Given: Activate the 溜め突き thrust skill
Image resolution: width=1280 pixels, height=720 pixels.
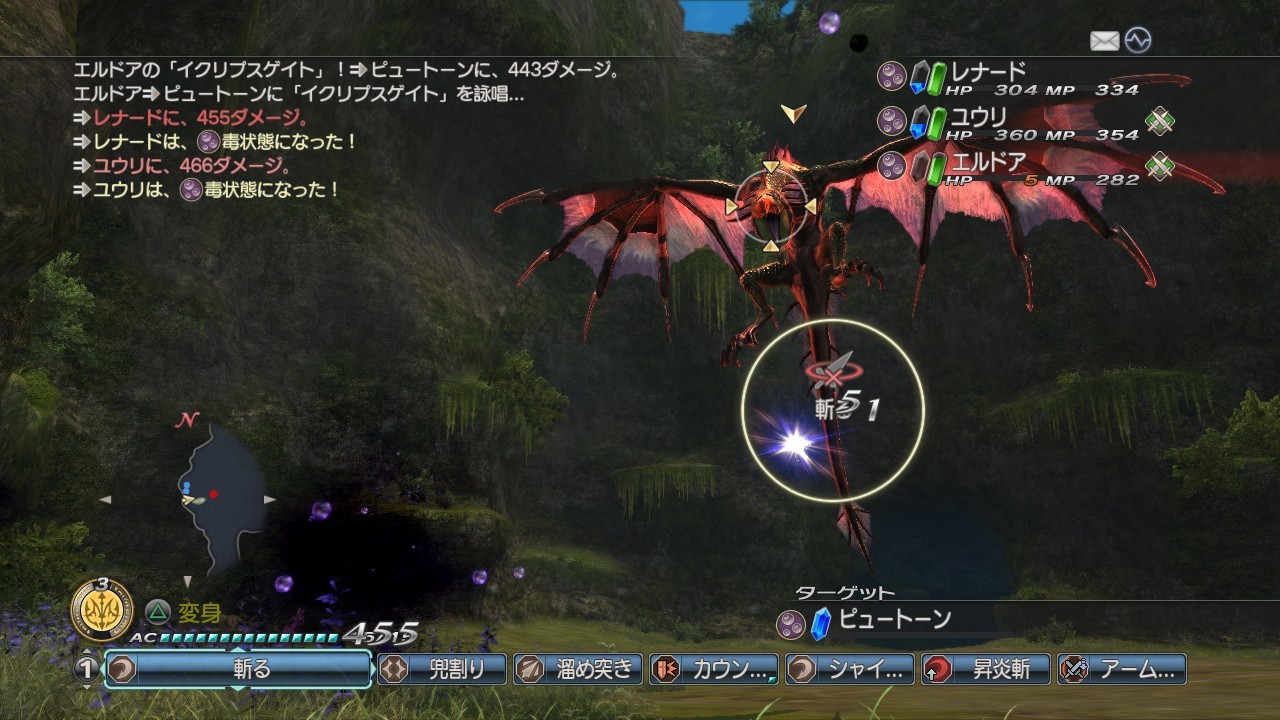Looking at the screenshot, I should (x=579, y=669).
